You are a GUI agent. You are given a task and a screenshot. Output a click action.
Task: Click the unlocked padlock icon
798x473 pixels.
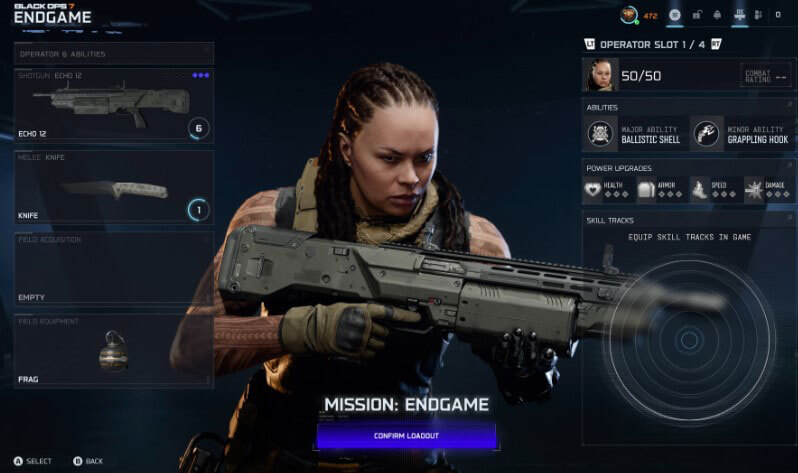click(x=696, y=15)
